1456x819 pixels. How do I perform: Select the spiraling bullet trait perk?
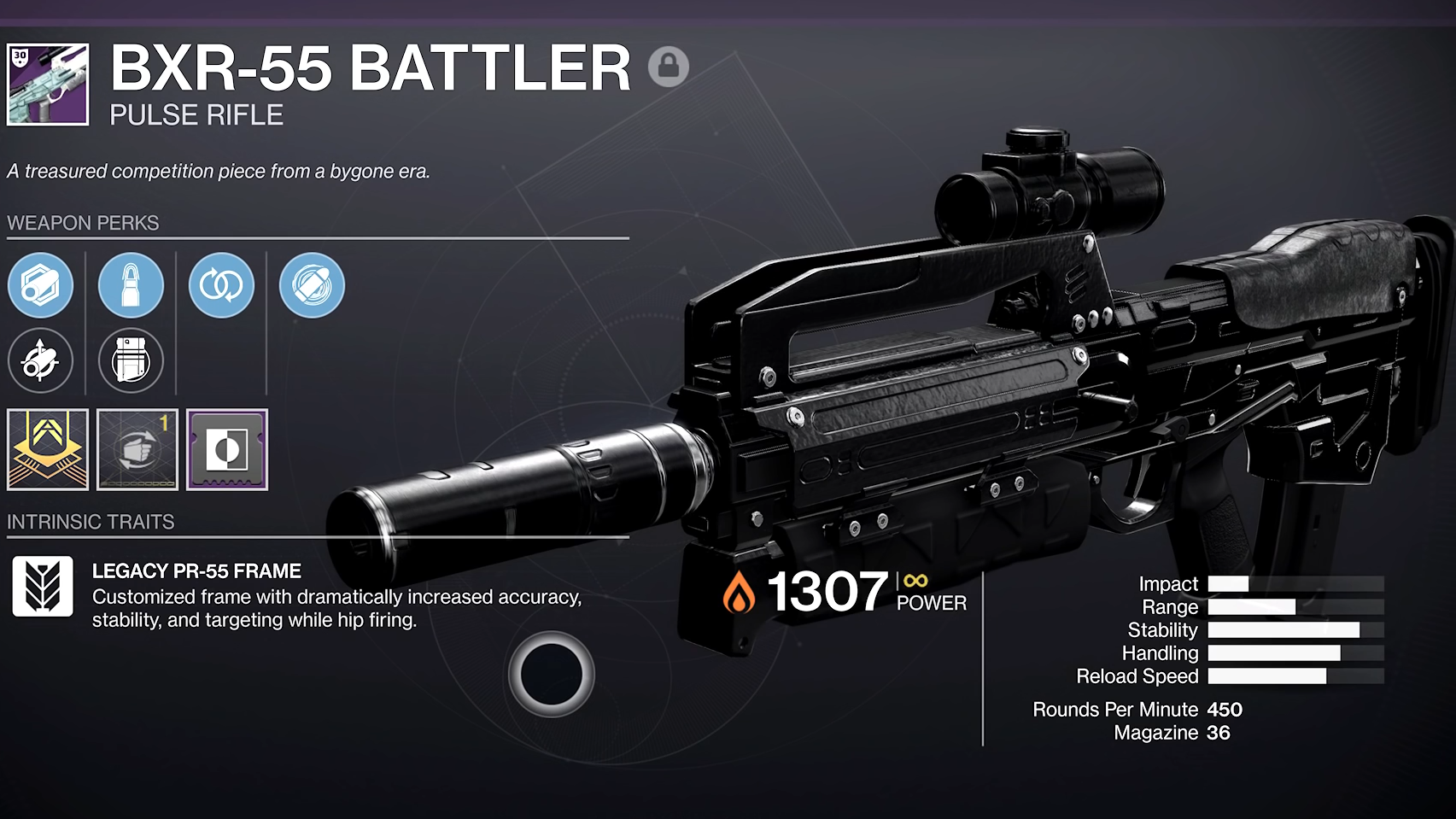point(311,287)
